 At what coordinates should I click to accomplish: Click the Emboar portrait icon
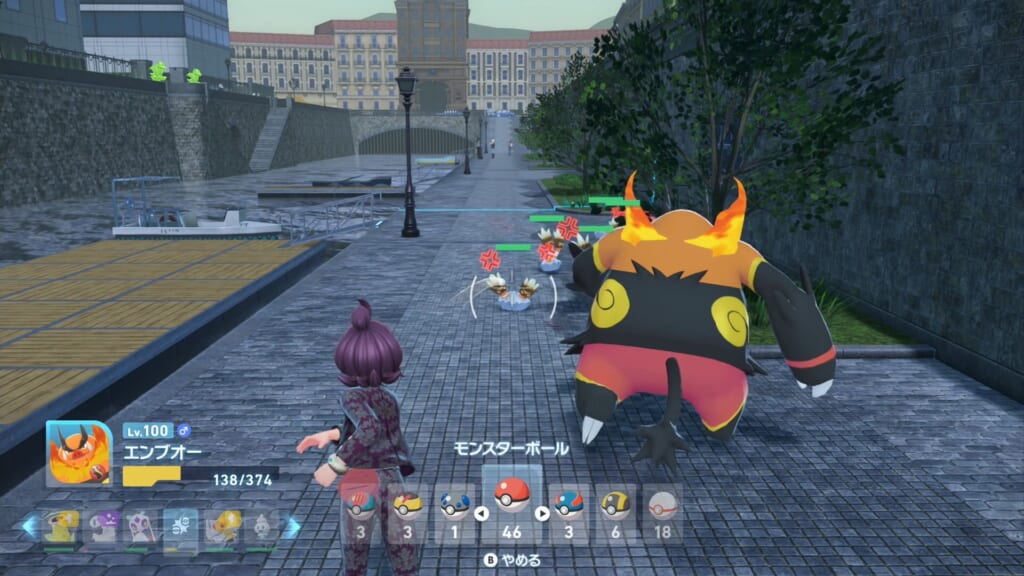click(78, 453)
